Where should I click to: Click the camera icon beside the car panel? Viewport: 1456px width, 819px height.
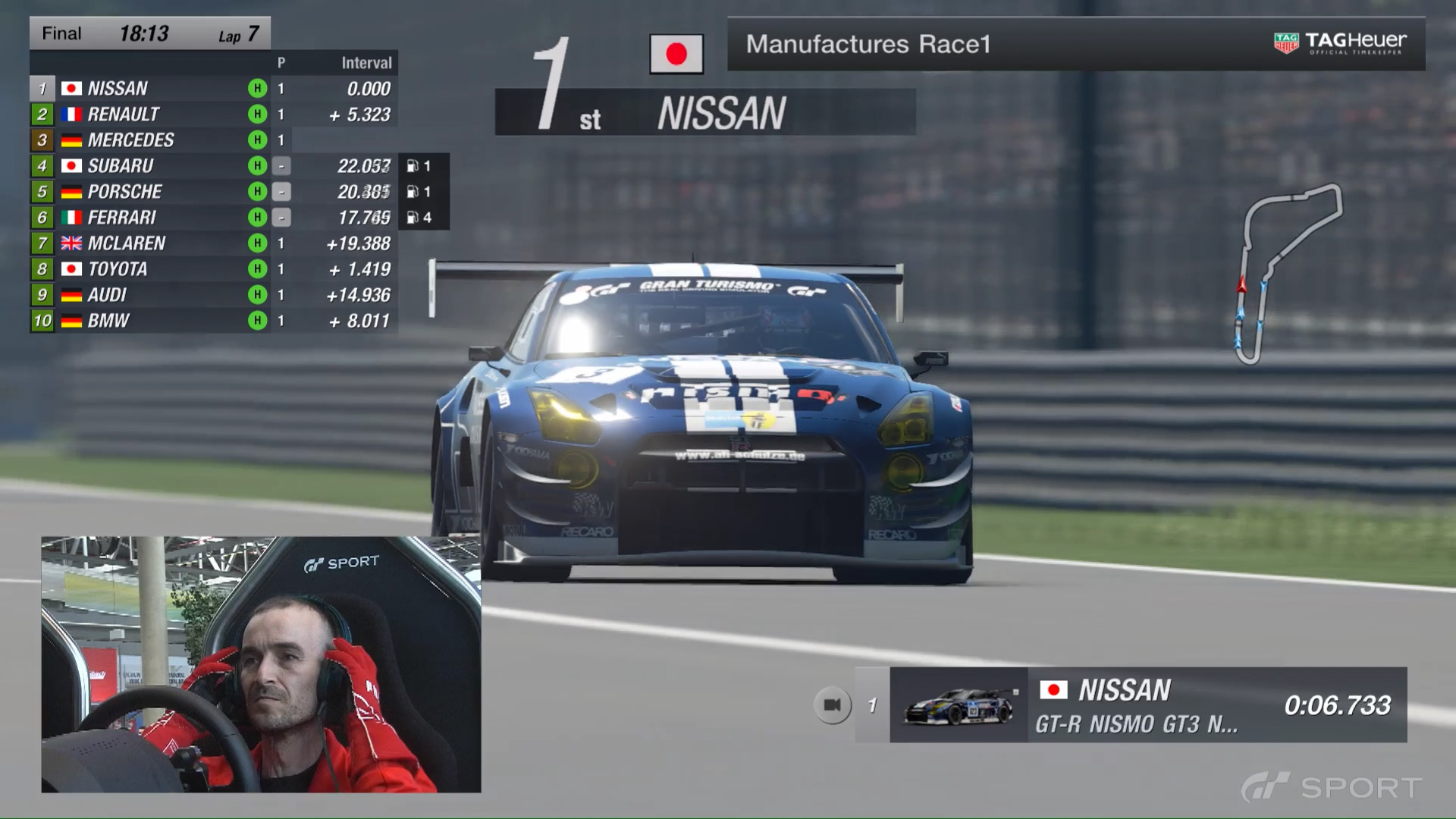(x=832, y=705)
